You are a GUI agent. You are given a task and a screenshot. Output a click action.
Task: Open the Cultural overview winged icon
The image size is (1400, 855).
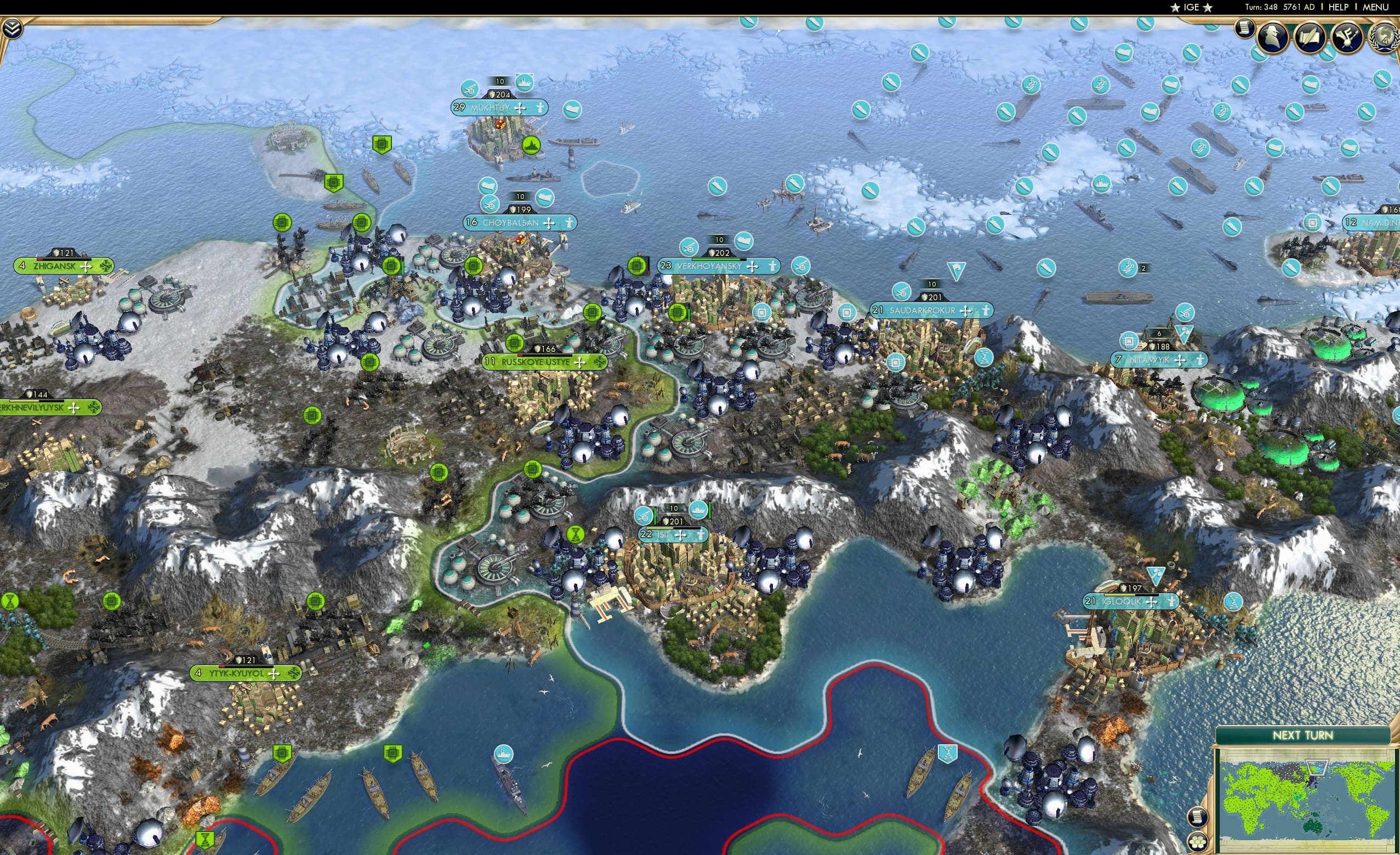[x=1347, y=36]
